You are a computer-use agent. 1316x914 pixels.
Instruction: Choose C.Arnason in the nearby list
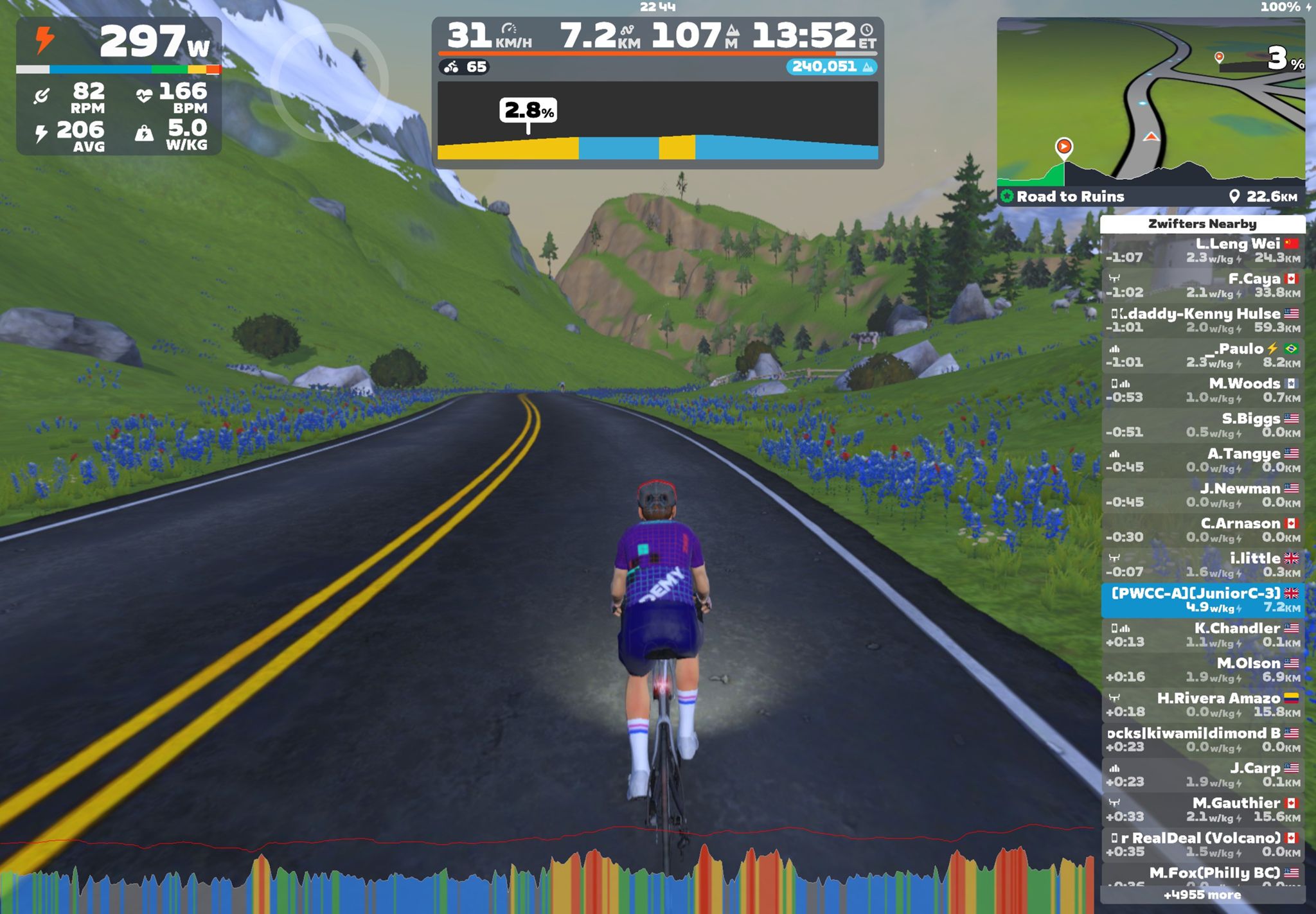tap(1203, 530)
